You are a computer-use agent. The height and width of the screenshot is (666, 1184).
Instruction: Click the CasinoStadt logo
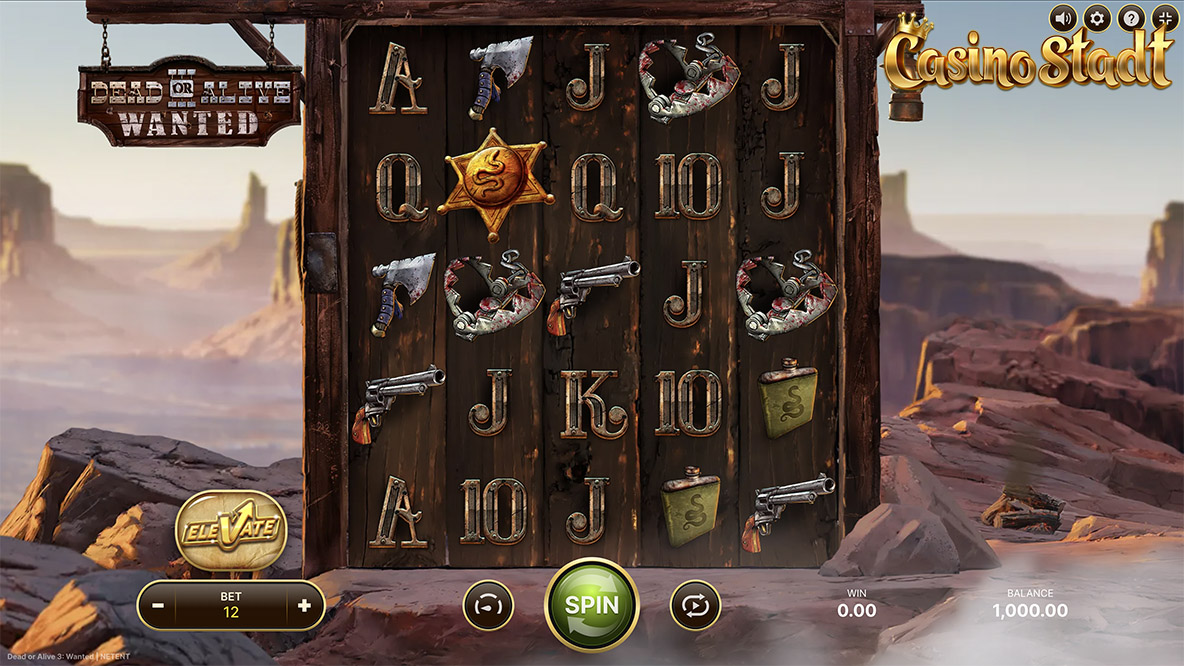coord(1028,60)
